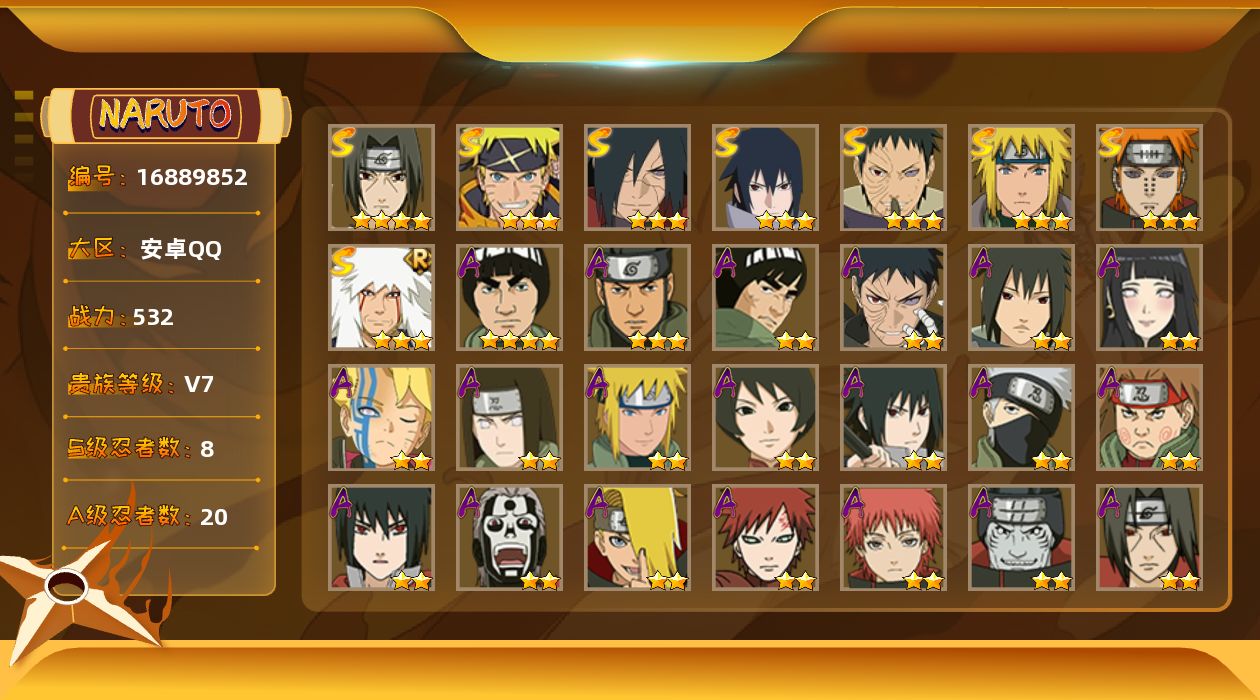Pick the A-rank Itachi portrait

coord(1149,538)
